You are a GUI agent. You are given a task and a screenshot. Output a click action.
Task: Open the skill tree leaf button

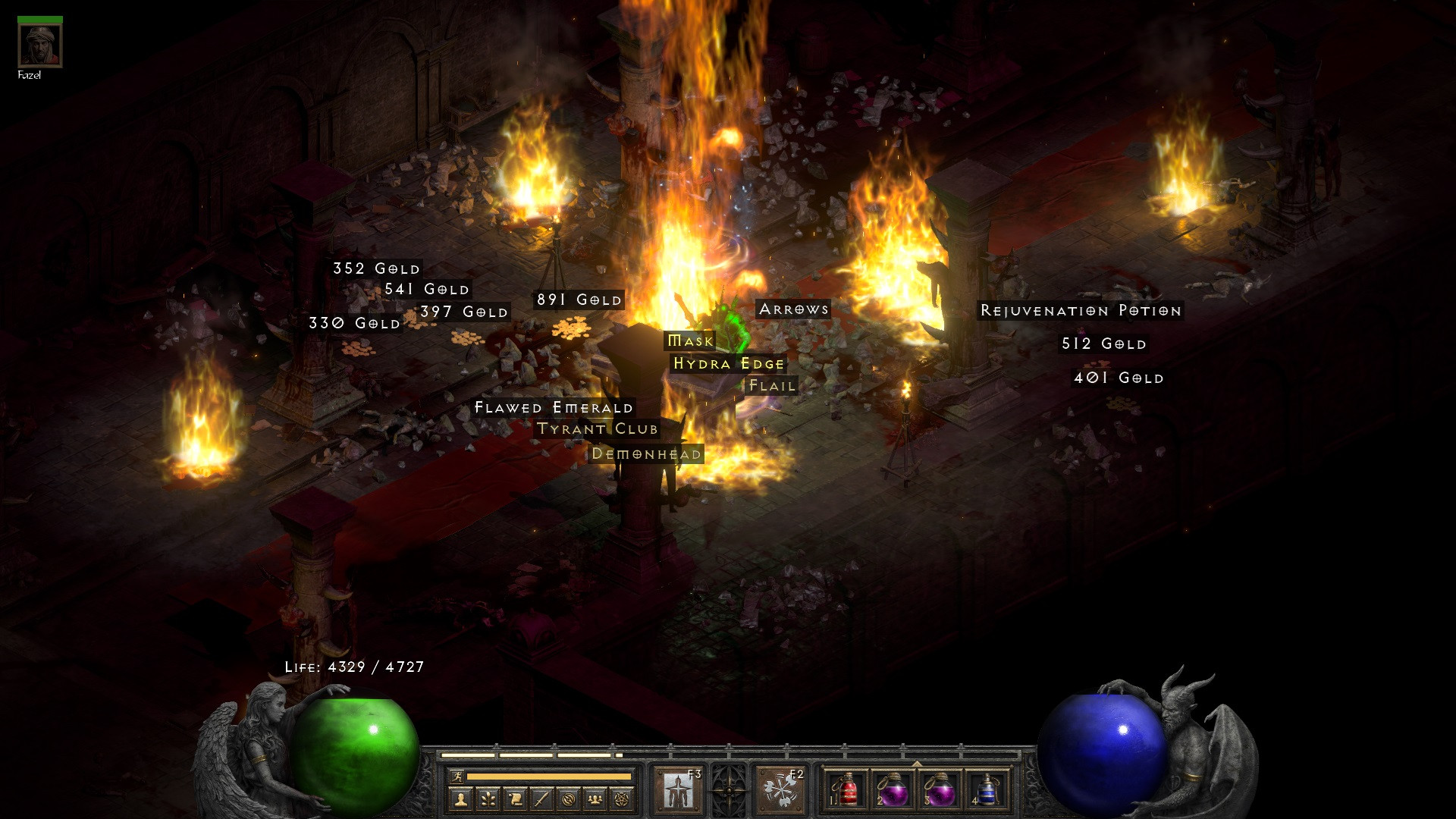click(x=488, y=799)
